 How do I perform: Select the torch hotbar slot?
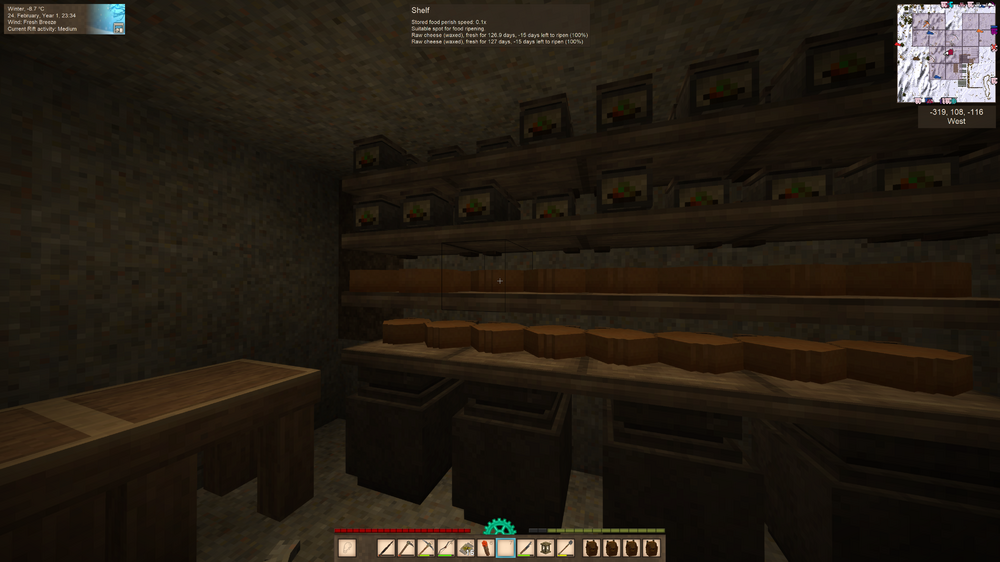[486, 548]
